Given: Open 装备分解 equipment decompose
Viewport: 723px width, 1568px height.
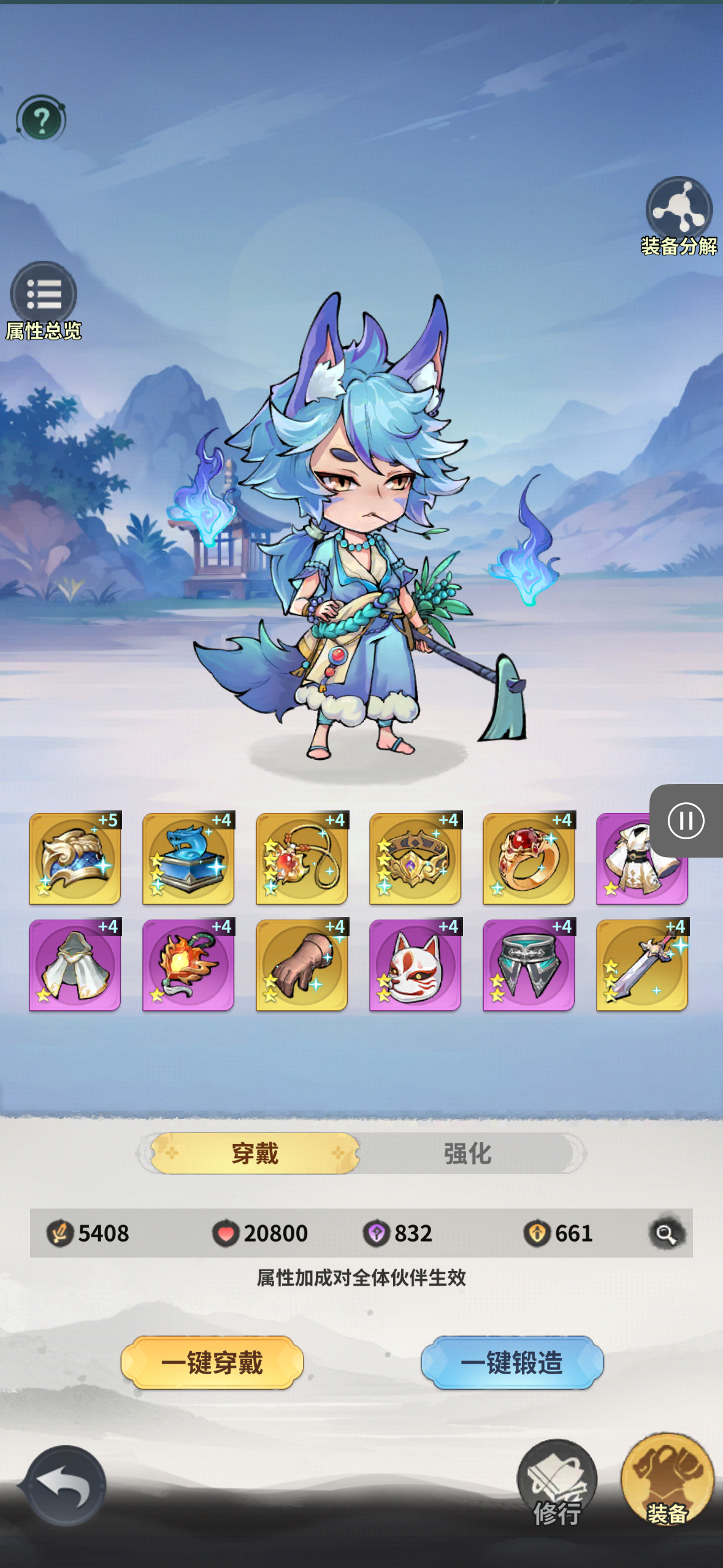Looking at the screenshot, I should pyautogui.click(x=679, y=213).
